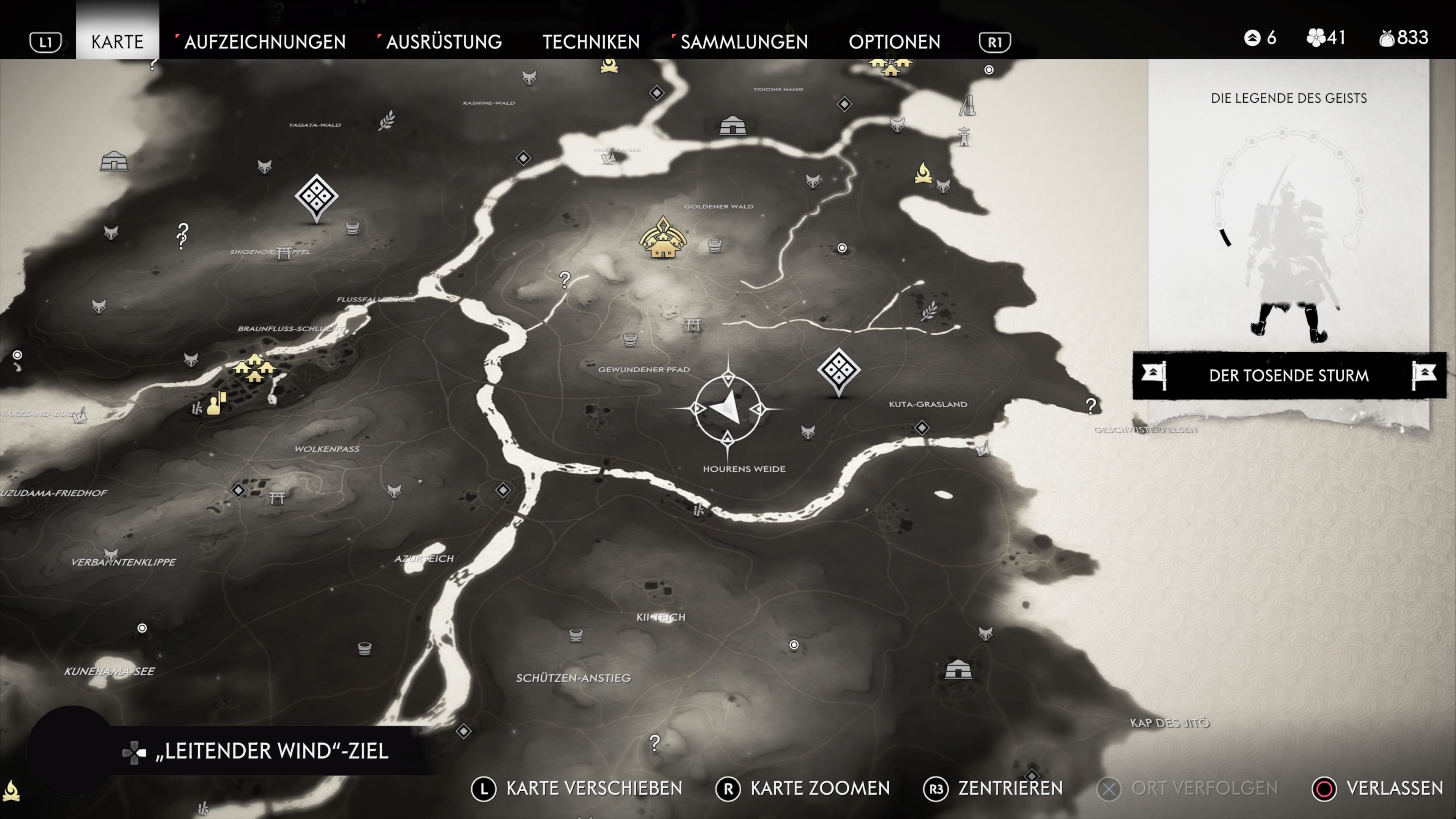Select the Karte tab
This screenshot has width=1456, height=819.
117,41
